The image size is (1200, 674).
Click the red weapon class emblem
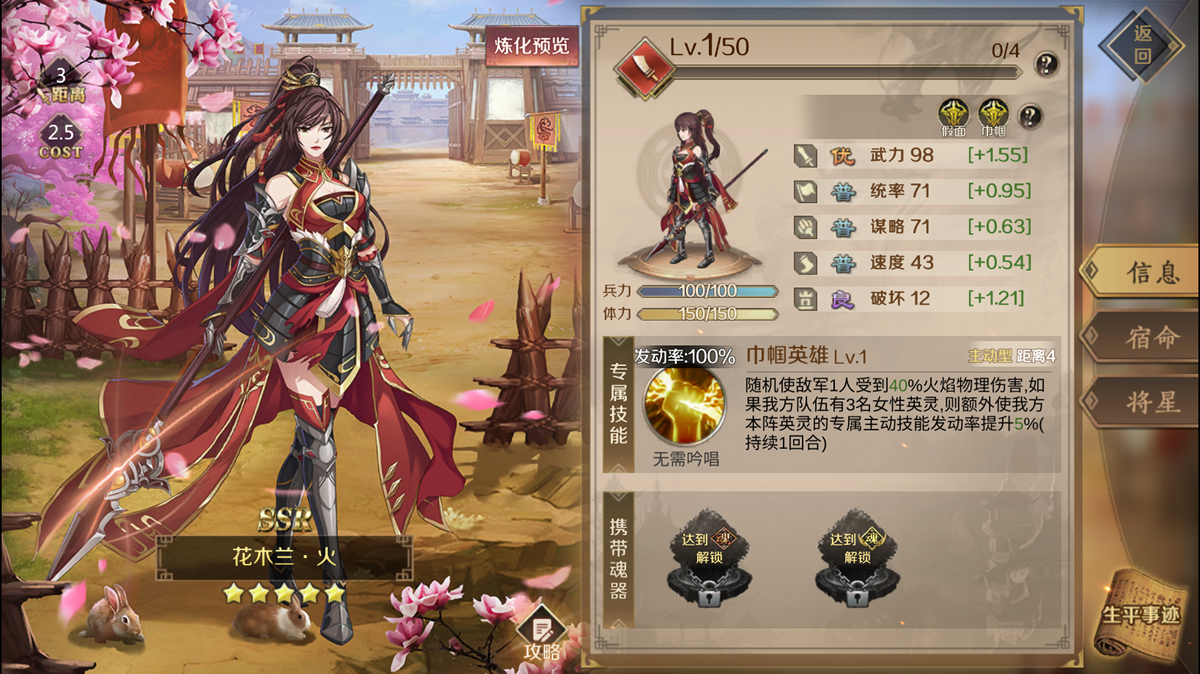[638, 64]
